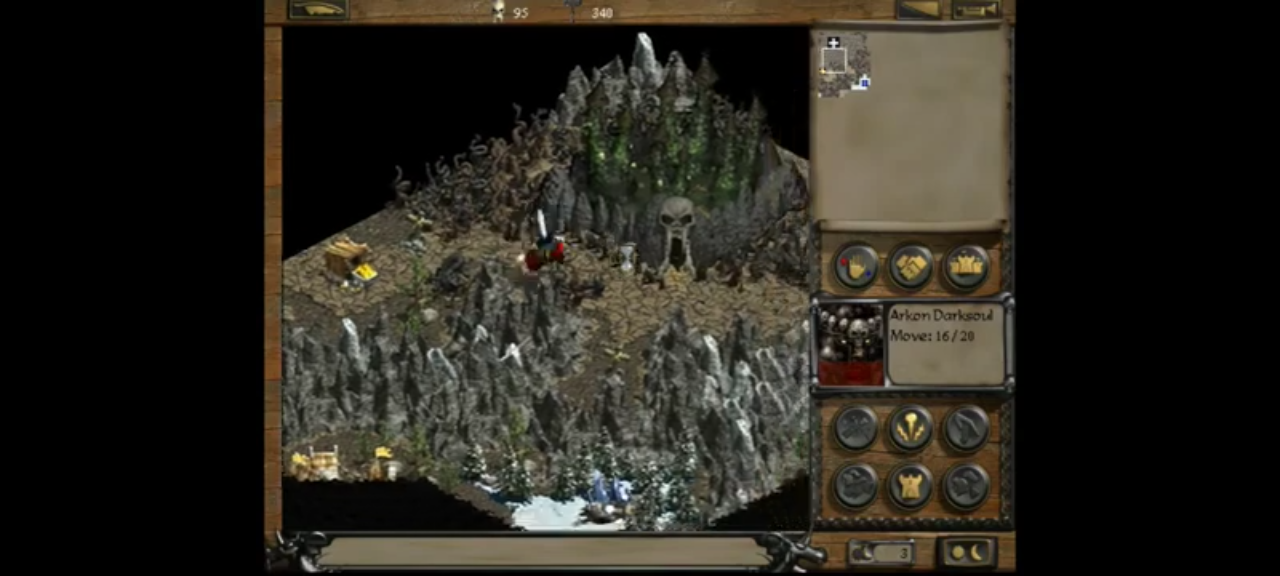The width and height of the screenshot is (1280, 576).
Task: Click the minimap in the parchment panel
Action: [845, 66]
